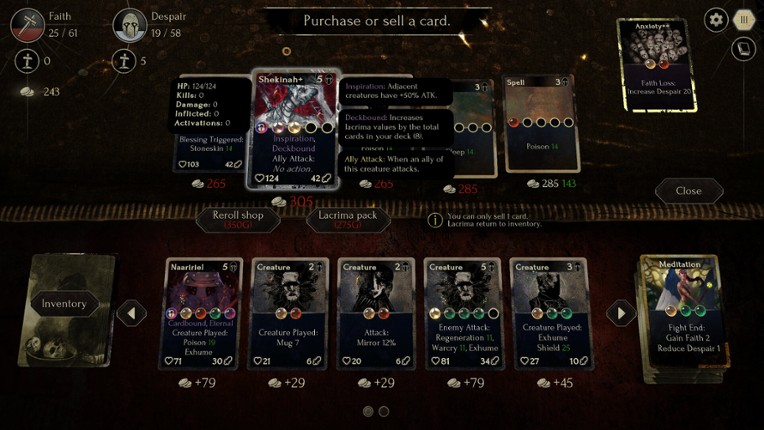
Task: Buy the Lacrima pack
Action: [x=348, y=219]
